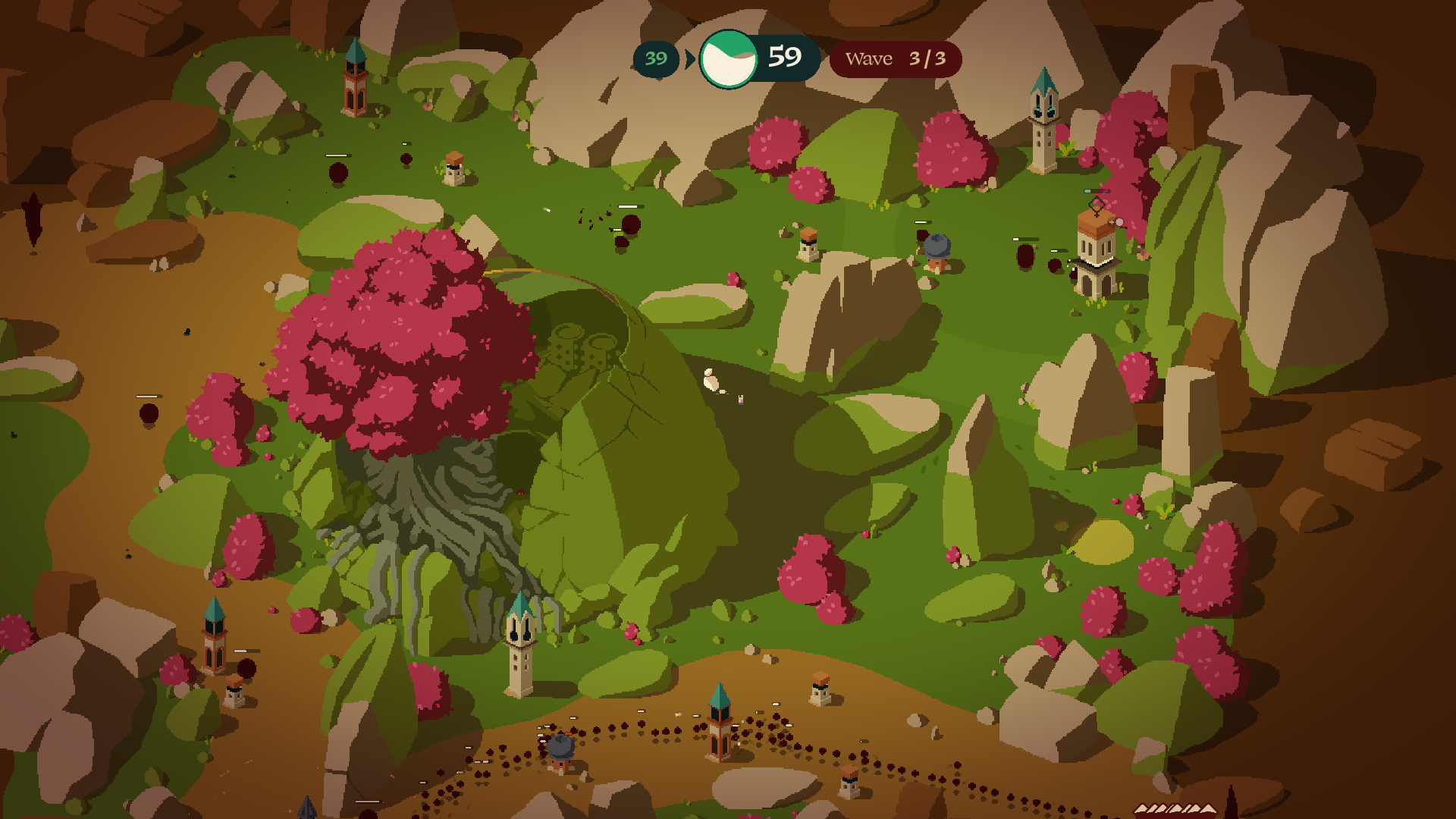The height and width of the screenshot is (819, 1456).
Task: Click the chevron arrow between the two resource counters
Action: [x=689, y=58]
